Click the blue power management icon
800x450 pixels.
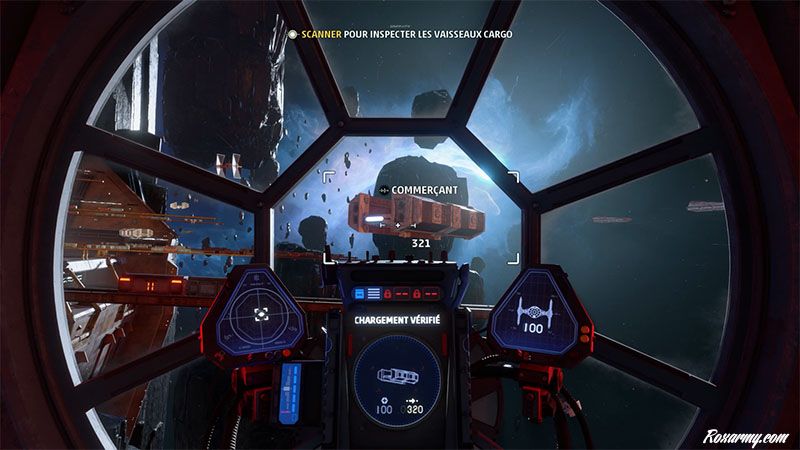(366, 294)
